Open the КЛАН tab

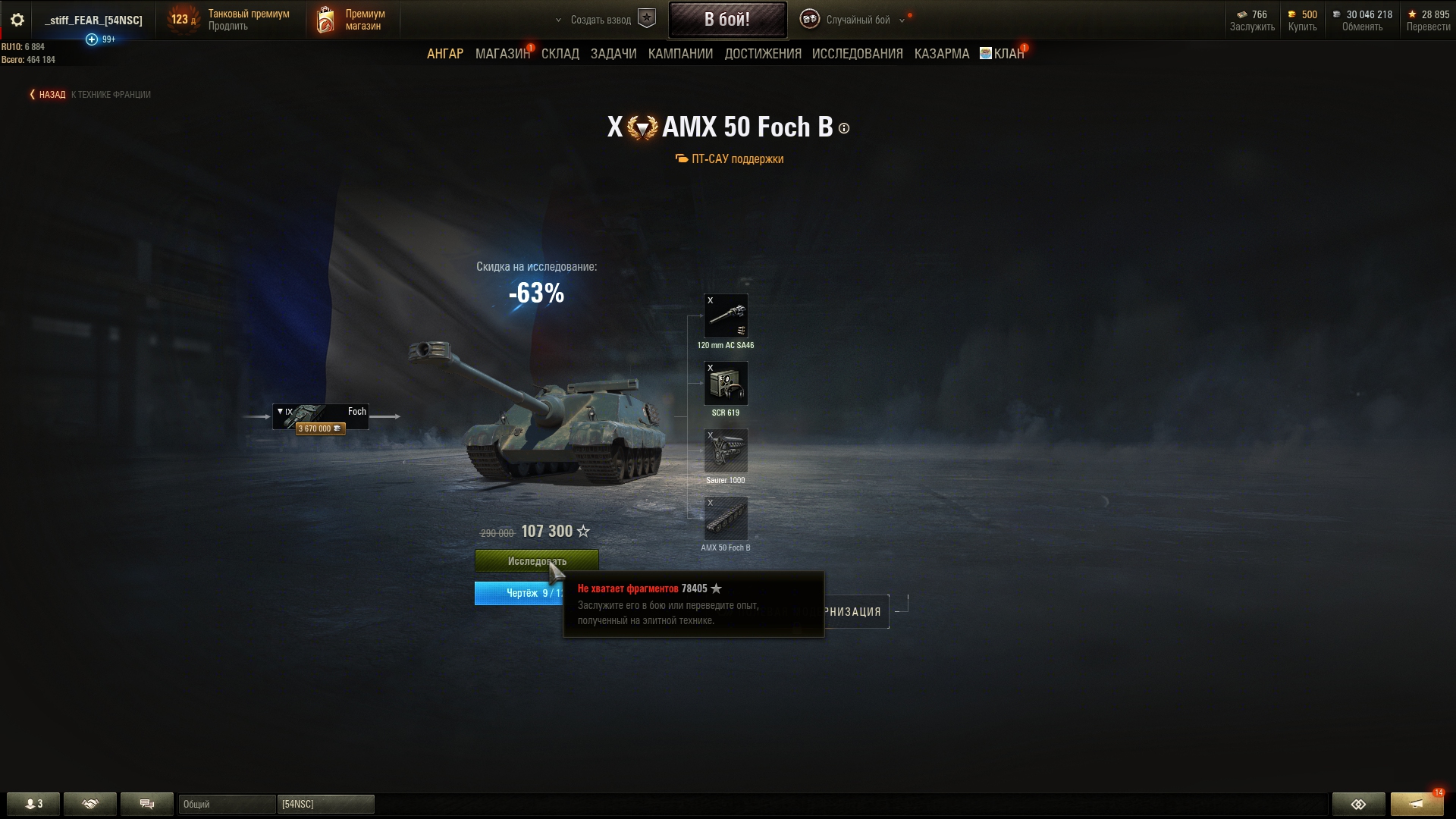[1007, 54]
